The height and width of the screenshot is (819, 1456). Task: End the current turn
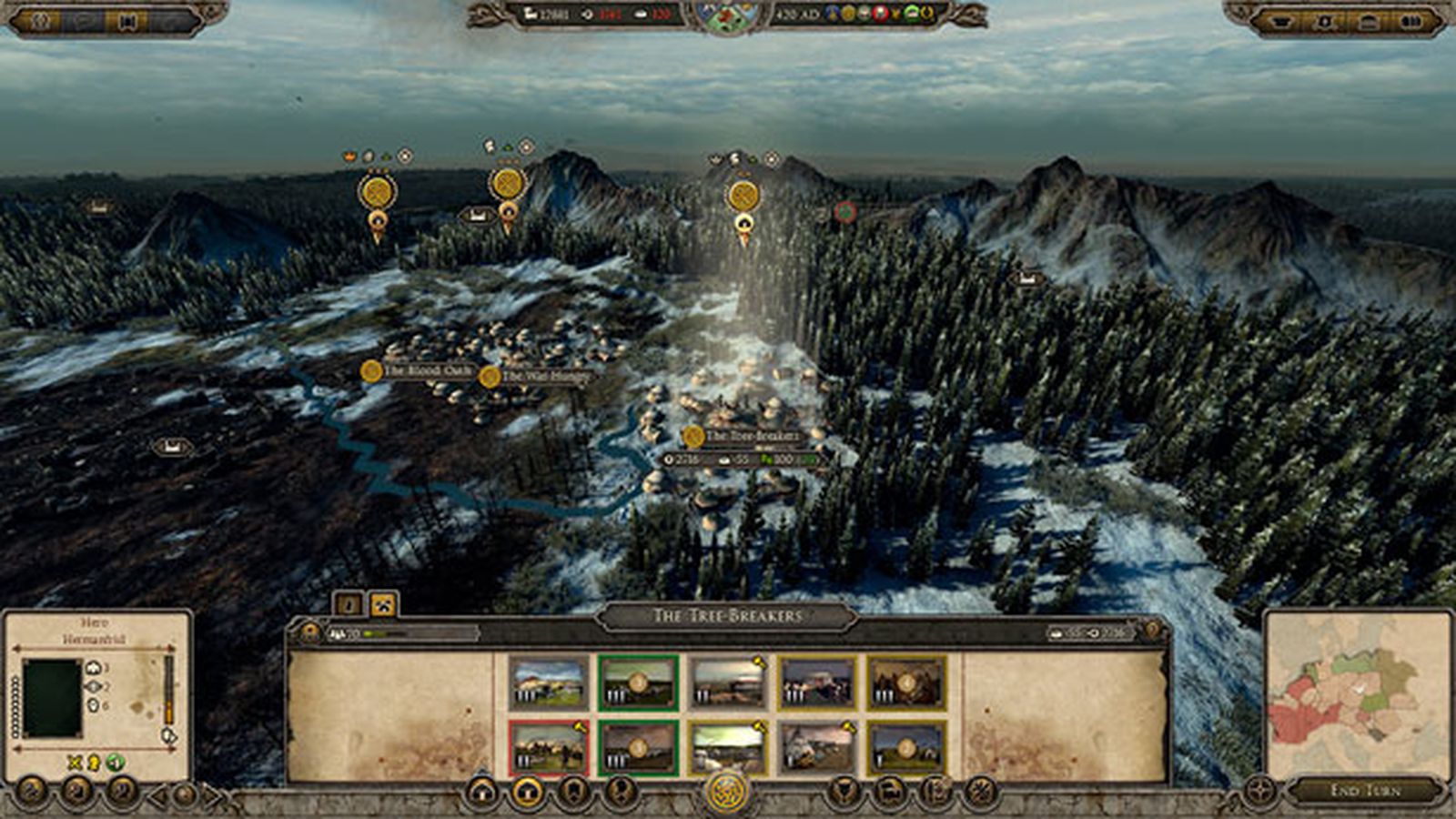[1365, 790]
